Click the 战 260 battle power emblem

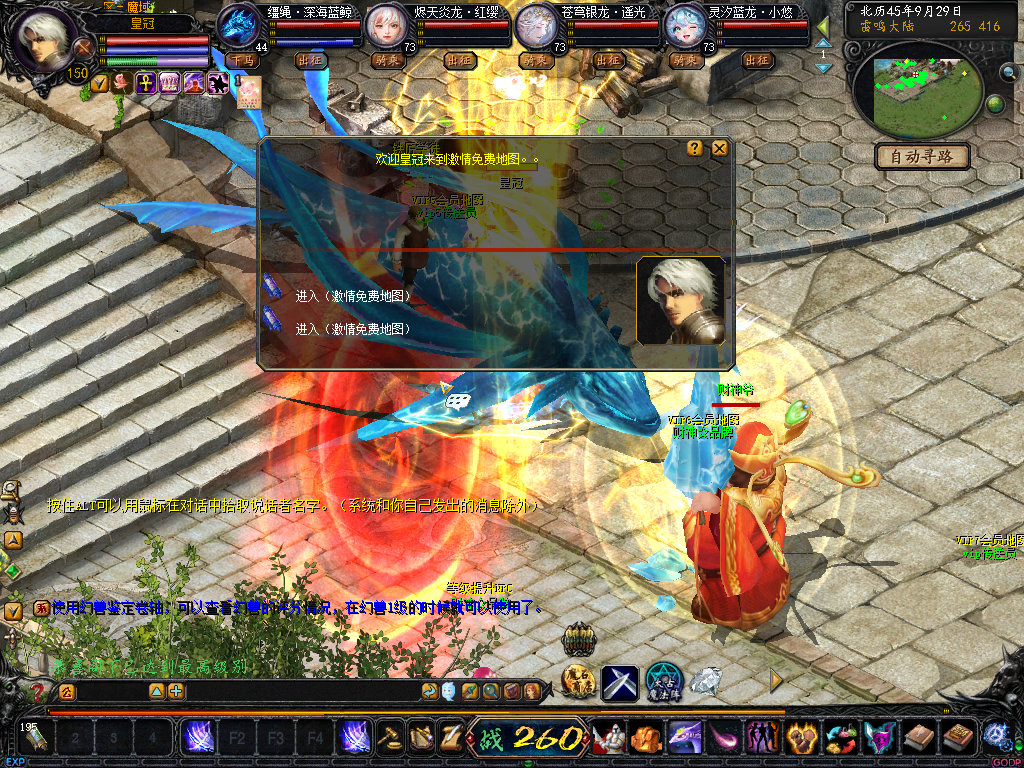click(x=529, y=739)
